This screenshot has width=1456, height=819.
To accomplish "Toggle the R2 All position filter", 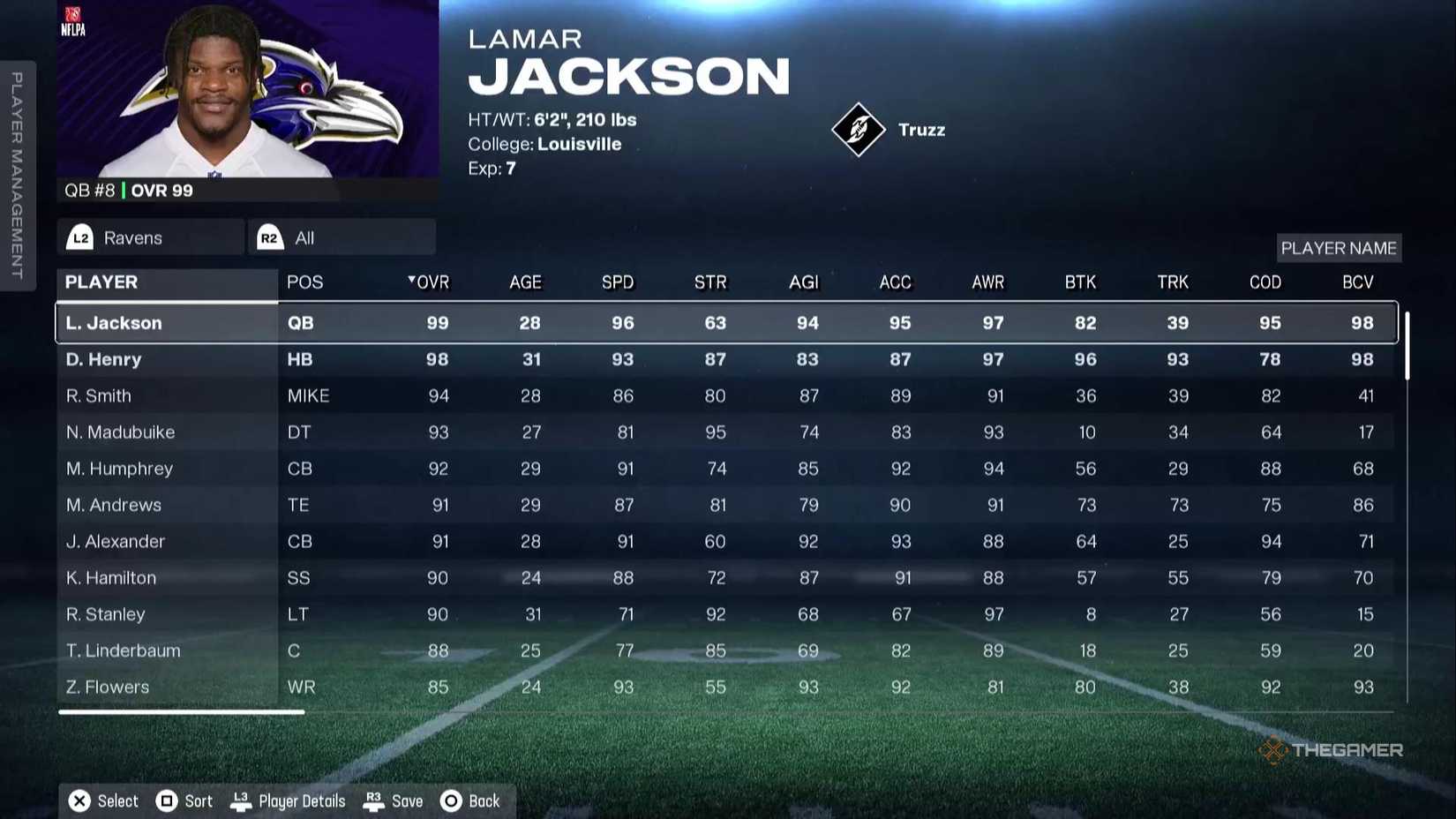I will pos(341,237).
